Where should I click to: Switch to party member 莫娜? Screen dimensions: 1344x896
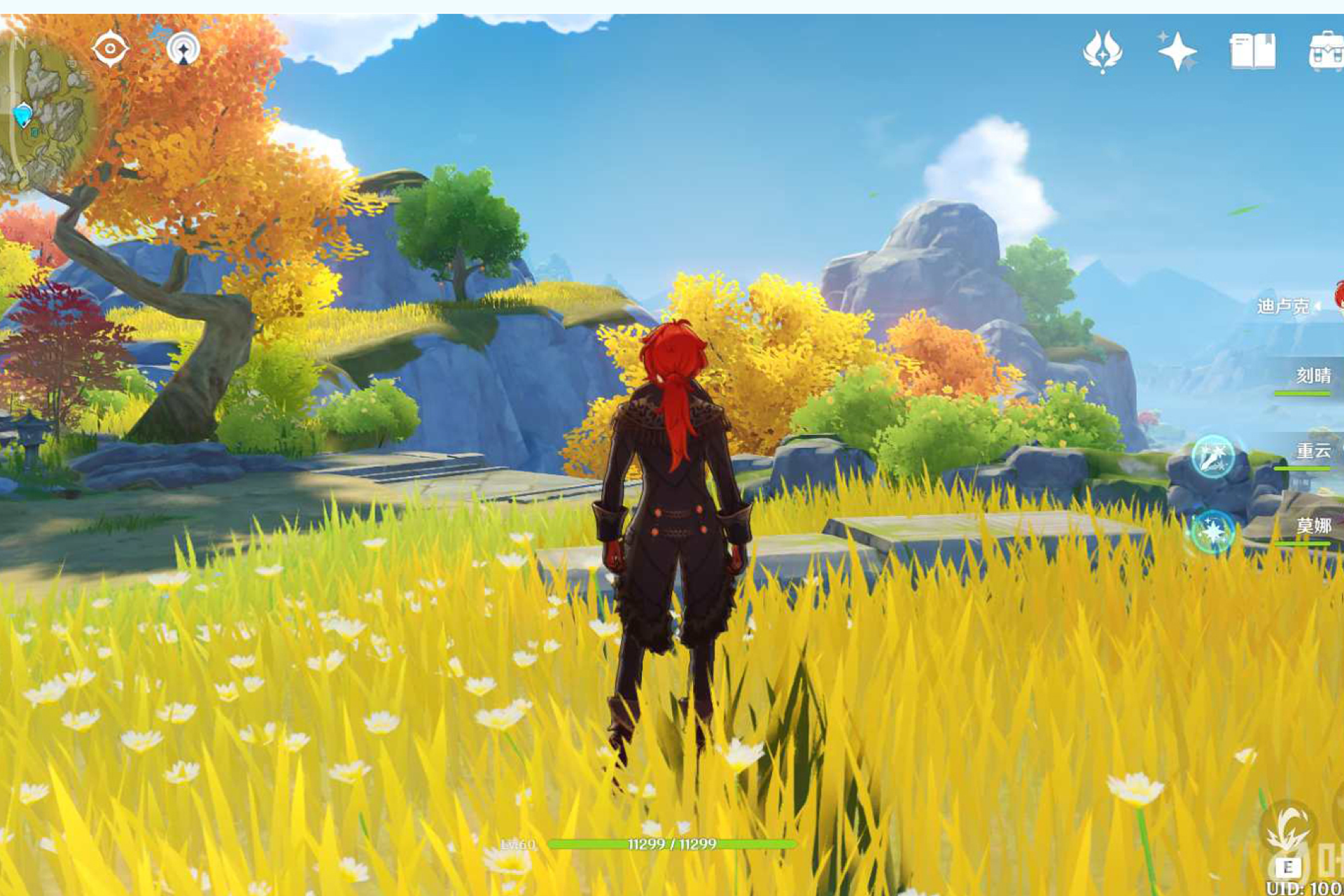point(1312,525)
